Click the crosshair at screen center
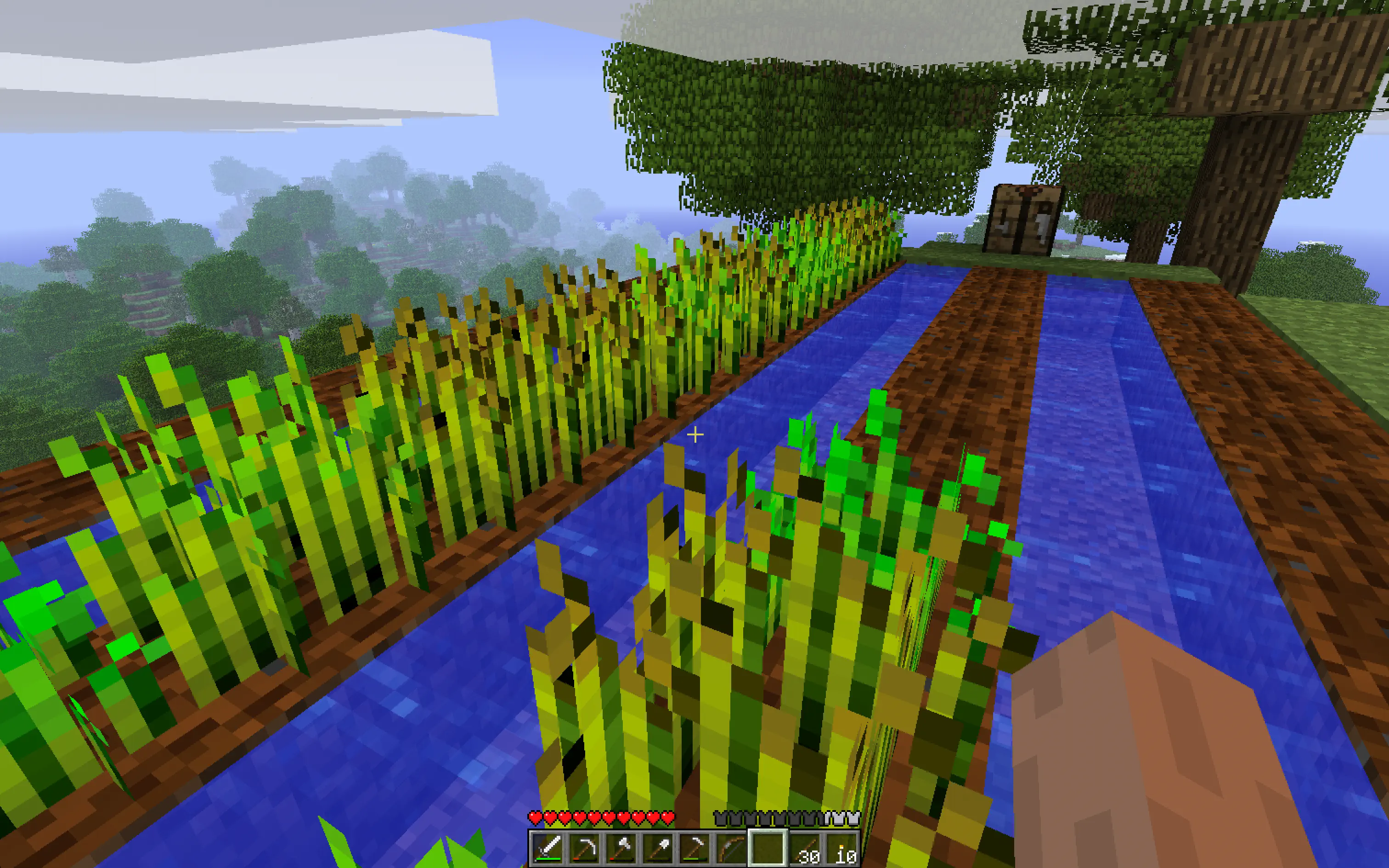Viewport: 1389px width, 868px height. [x=694, y=435]
